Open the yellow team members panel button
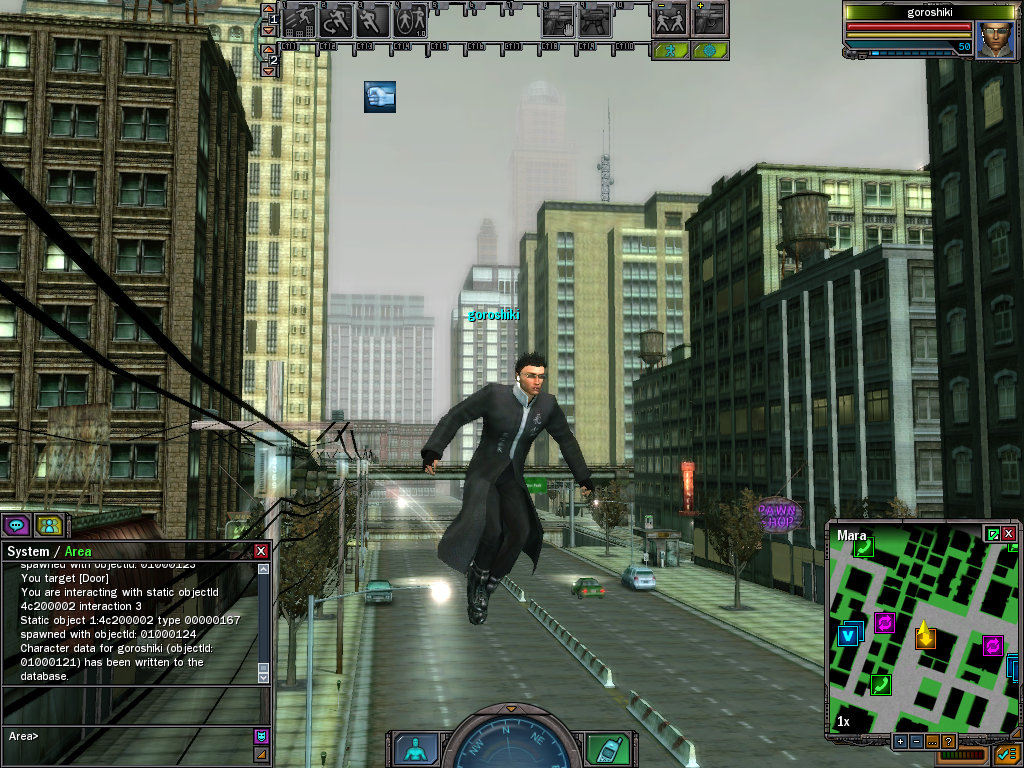Screen dimensions: 1024x768 [x=48, y=524]
